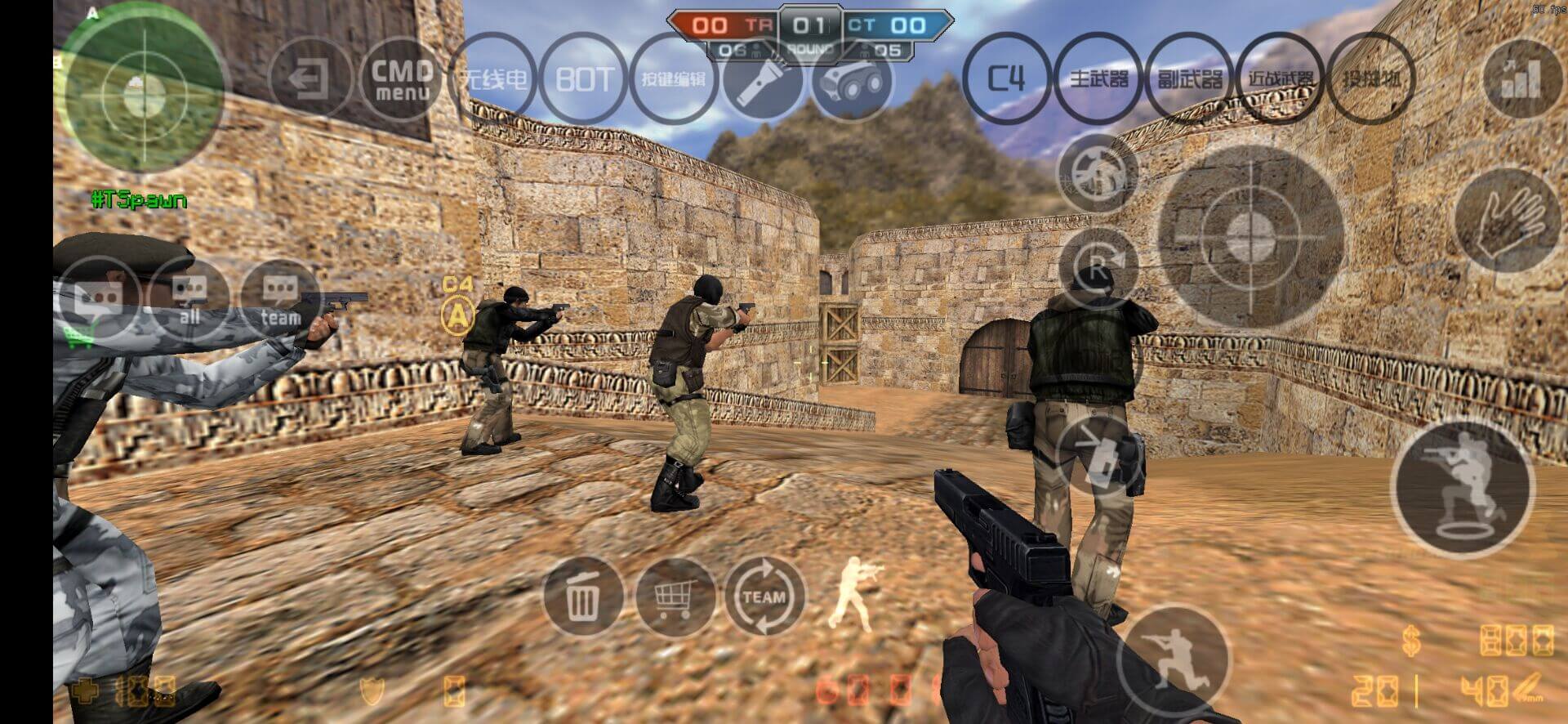Tap the R reload icon
1568x724 pixels.
[x=1101, y=264]
